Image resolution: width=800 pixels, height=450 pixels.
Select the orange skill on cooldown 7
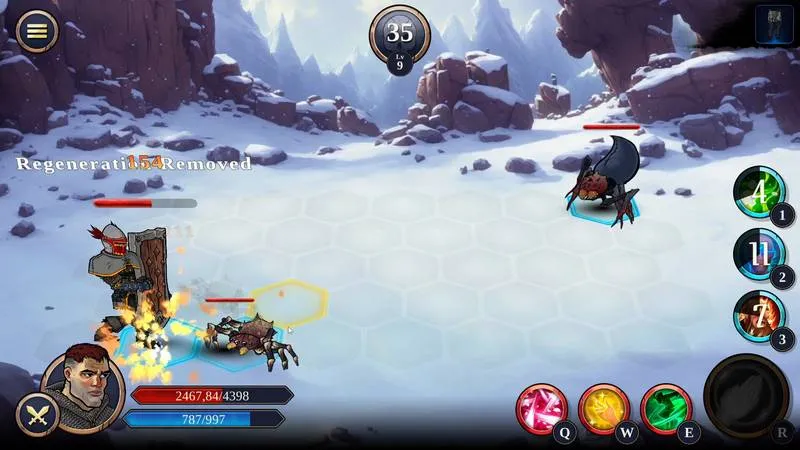[x=759, y=315]
